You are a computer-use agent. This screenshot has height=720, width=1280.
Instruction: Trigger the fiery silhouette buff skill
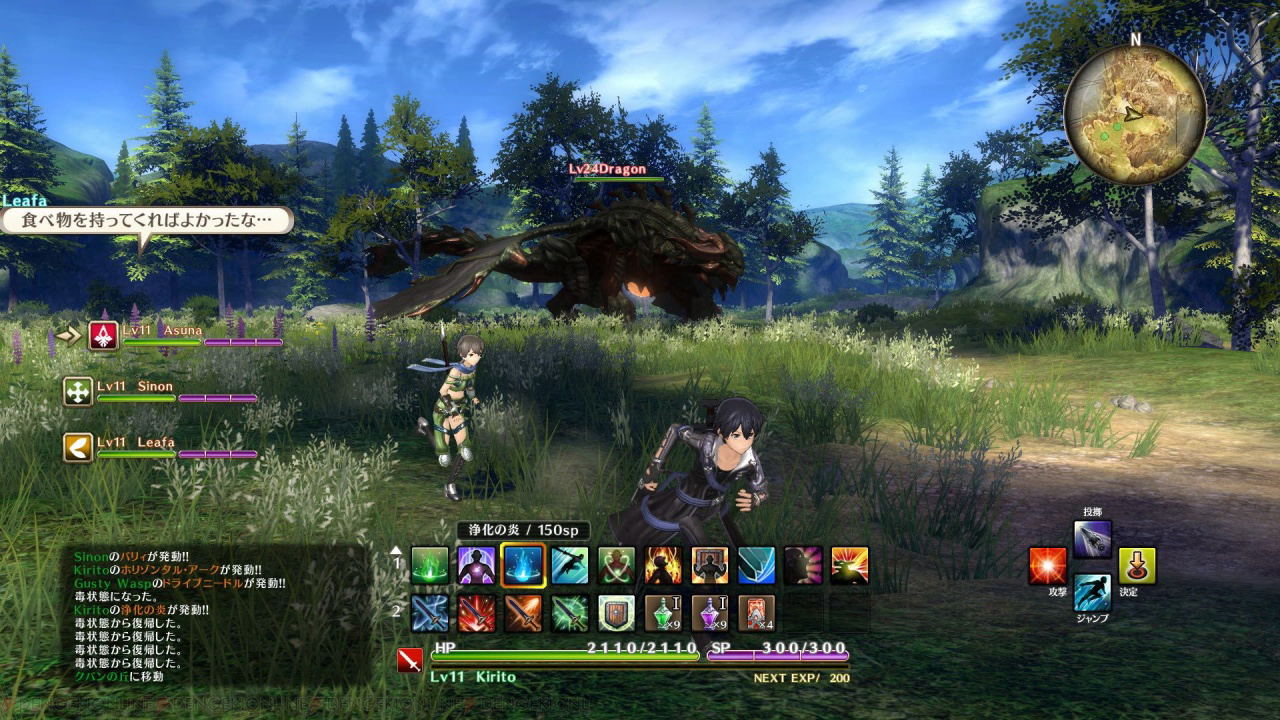[663, 565]
